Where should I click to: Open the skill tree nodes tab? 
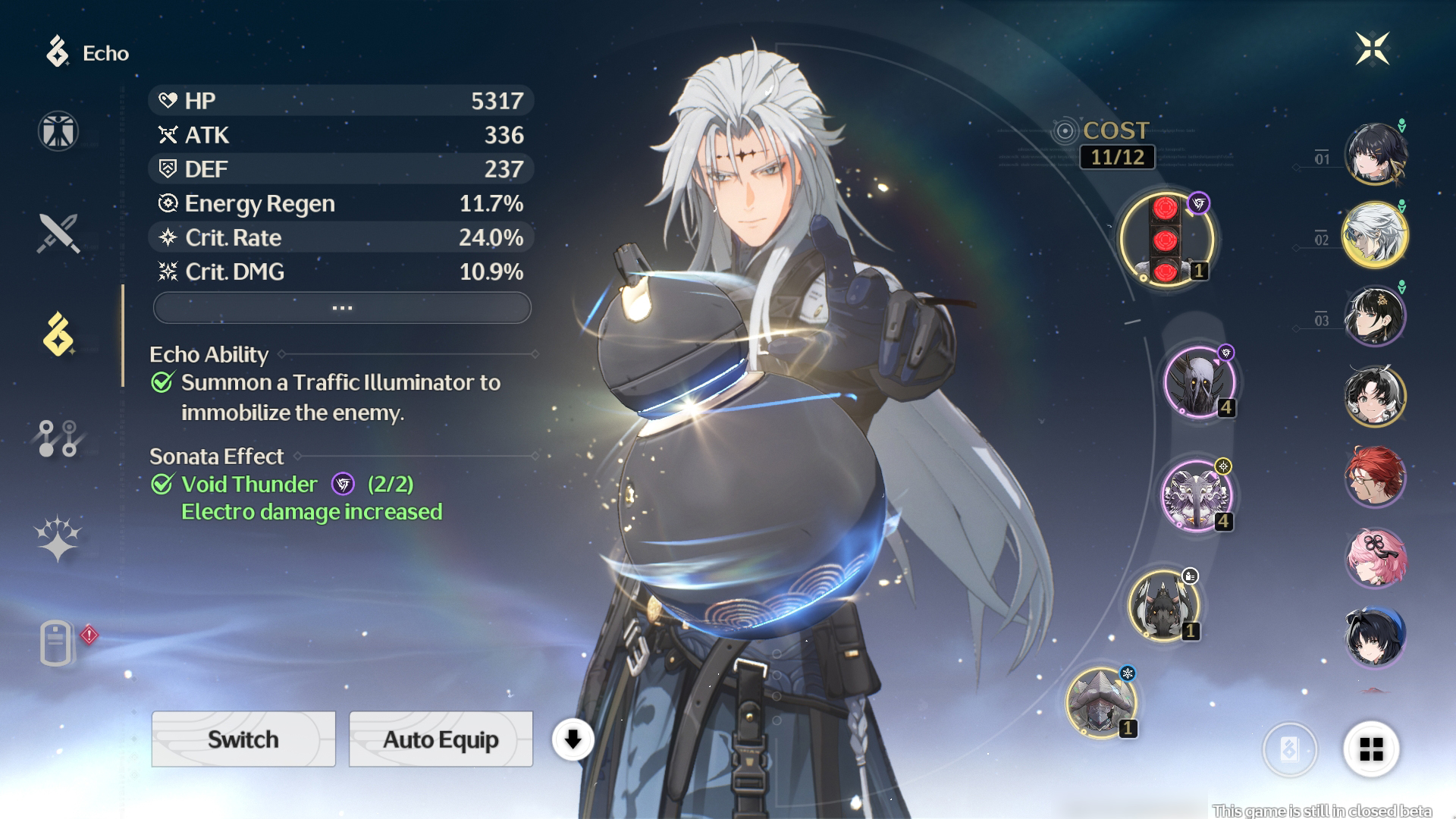pyautogui.click(x=58, y=438)
